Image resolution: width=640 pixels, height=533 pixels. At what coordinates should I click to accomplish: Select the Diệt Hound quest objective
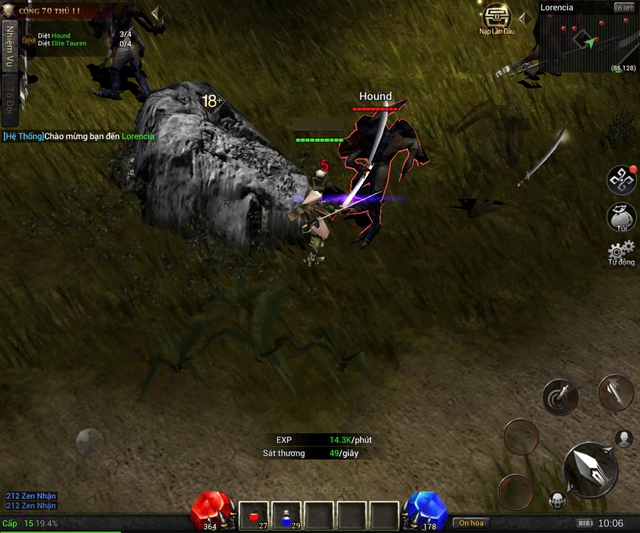coord(55,35)
